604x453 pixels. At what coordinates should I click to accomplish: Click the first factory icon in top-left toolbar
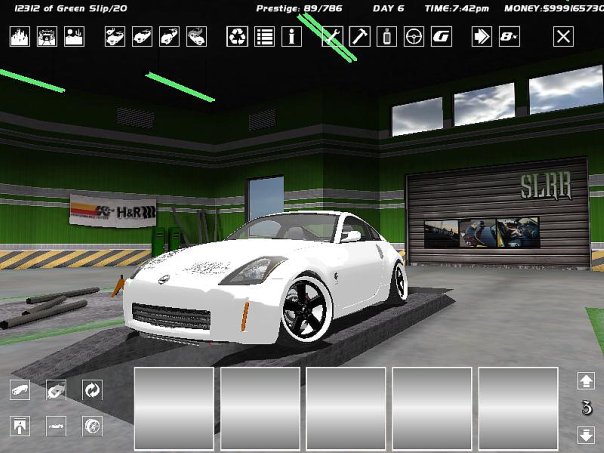[20, 38]
